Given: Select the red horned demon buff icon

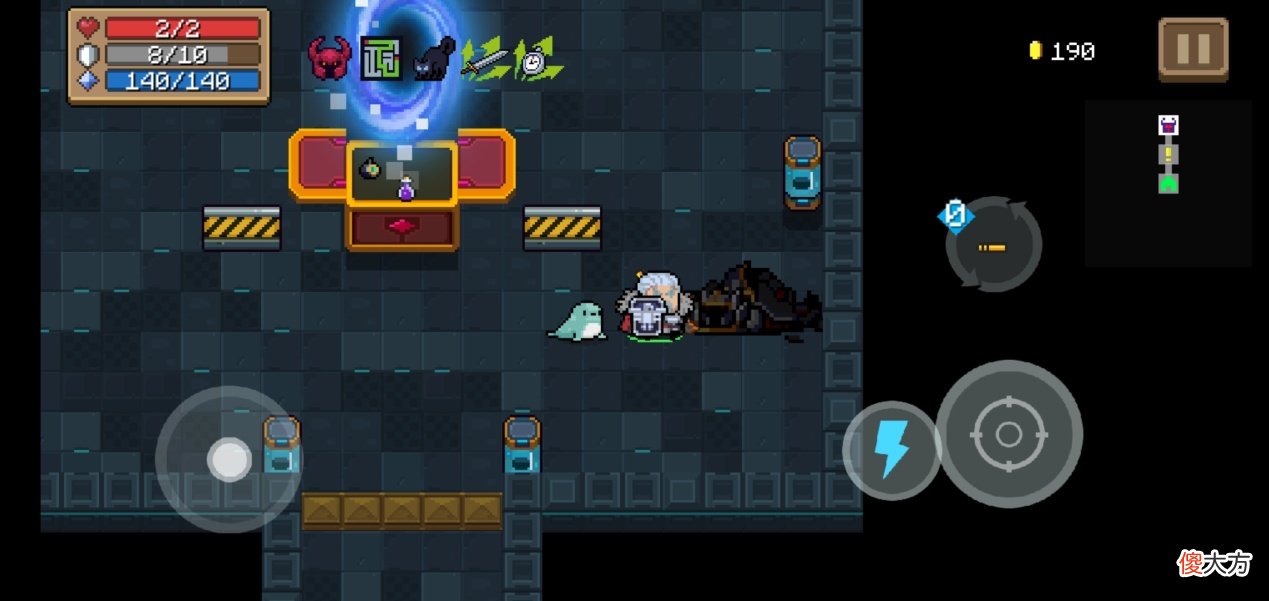Looking at the screenshot, I should 330,59.
